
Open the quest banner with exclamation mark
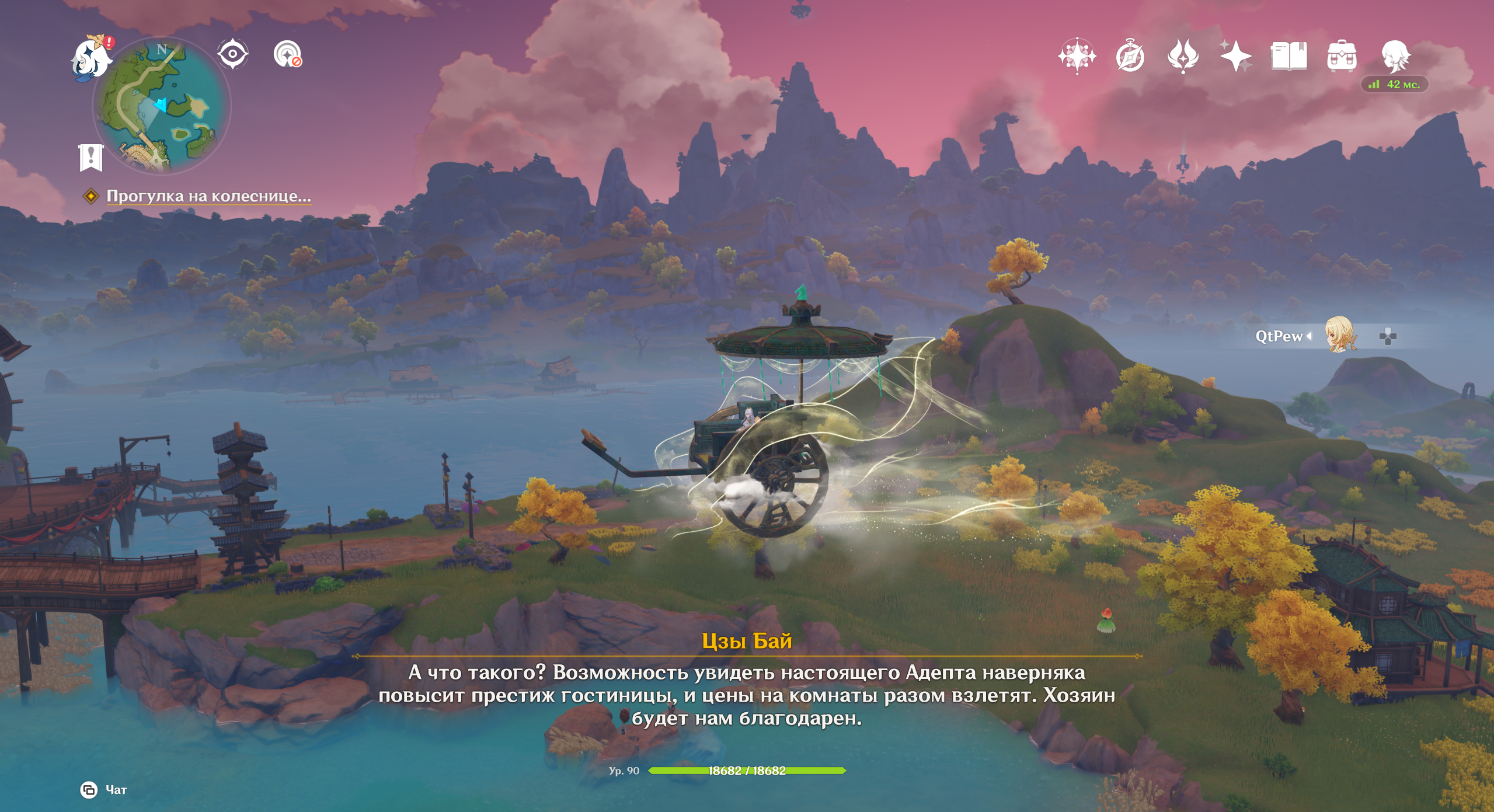(90, 157)
